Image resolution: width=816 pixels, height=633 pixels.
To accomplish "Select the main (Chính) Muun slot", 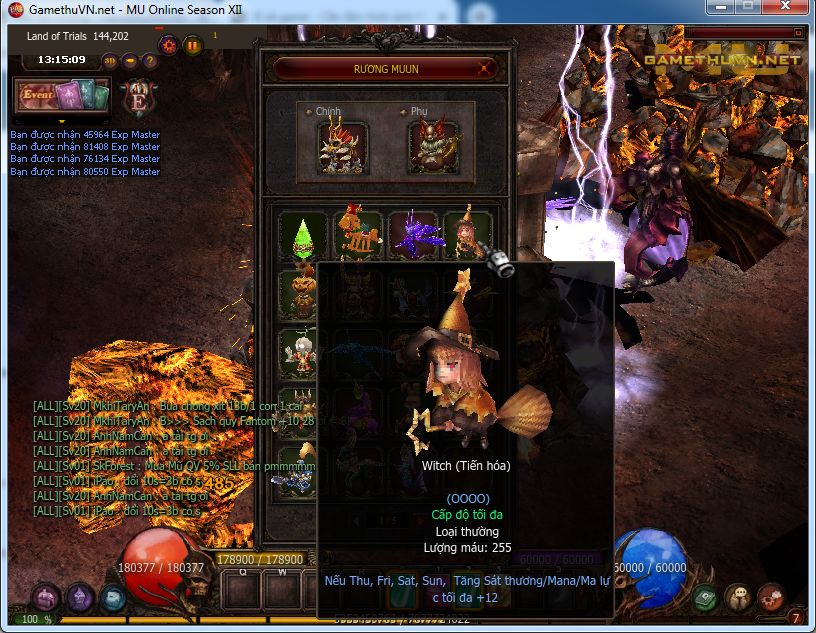I will 341,147.
